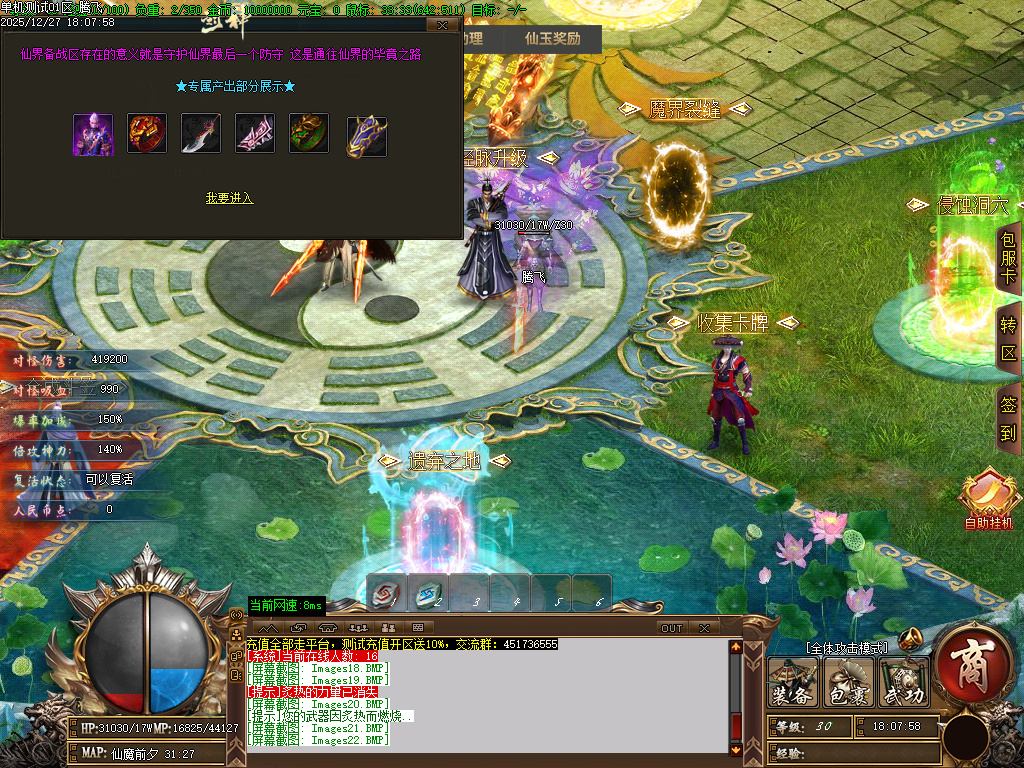Select the pink wings reward icon
The width and height of the screenshot is (1024, 768).
click(x=255, y=134)
